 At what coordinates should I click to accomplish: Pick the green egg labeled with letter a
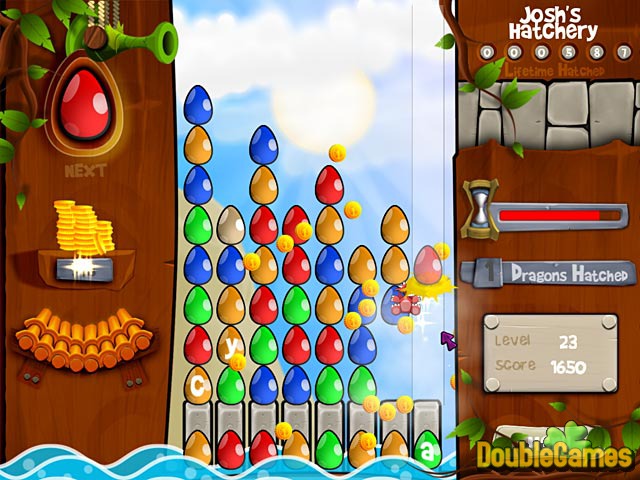[427, 449]
